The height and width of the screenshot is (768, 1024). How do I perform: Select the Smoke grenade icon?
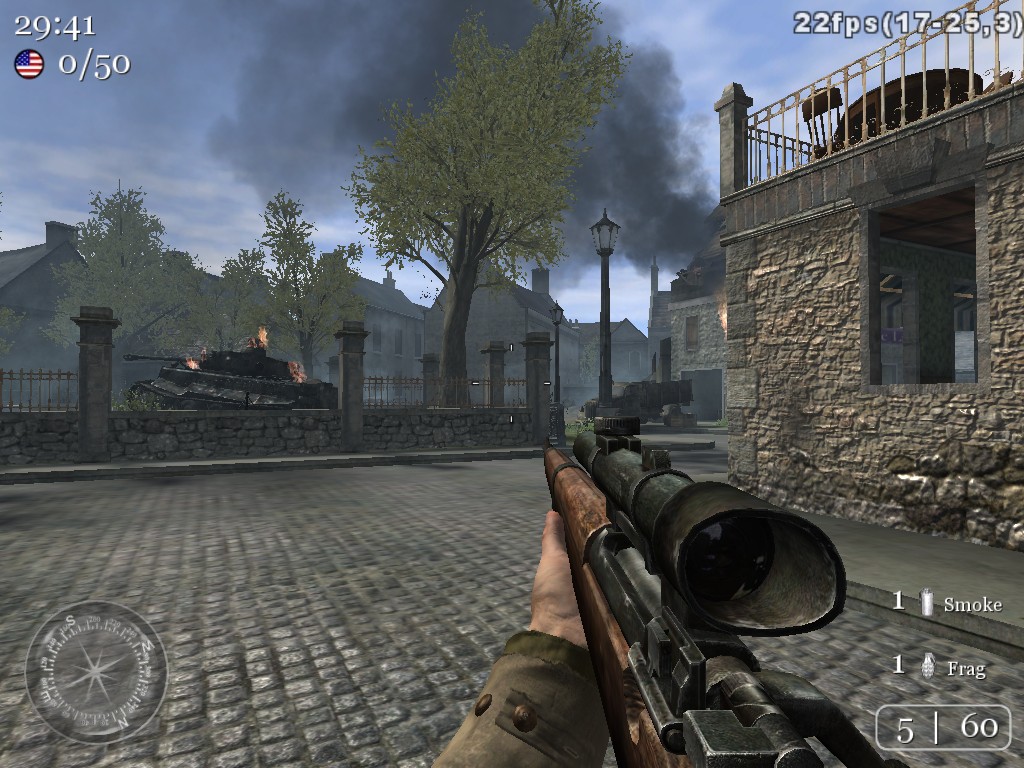coord(927,603)
